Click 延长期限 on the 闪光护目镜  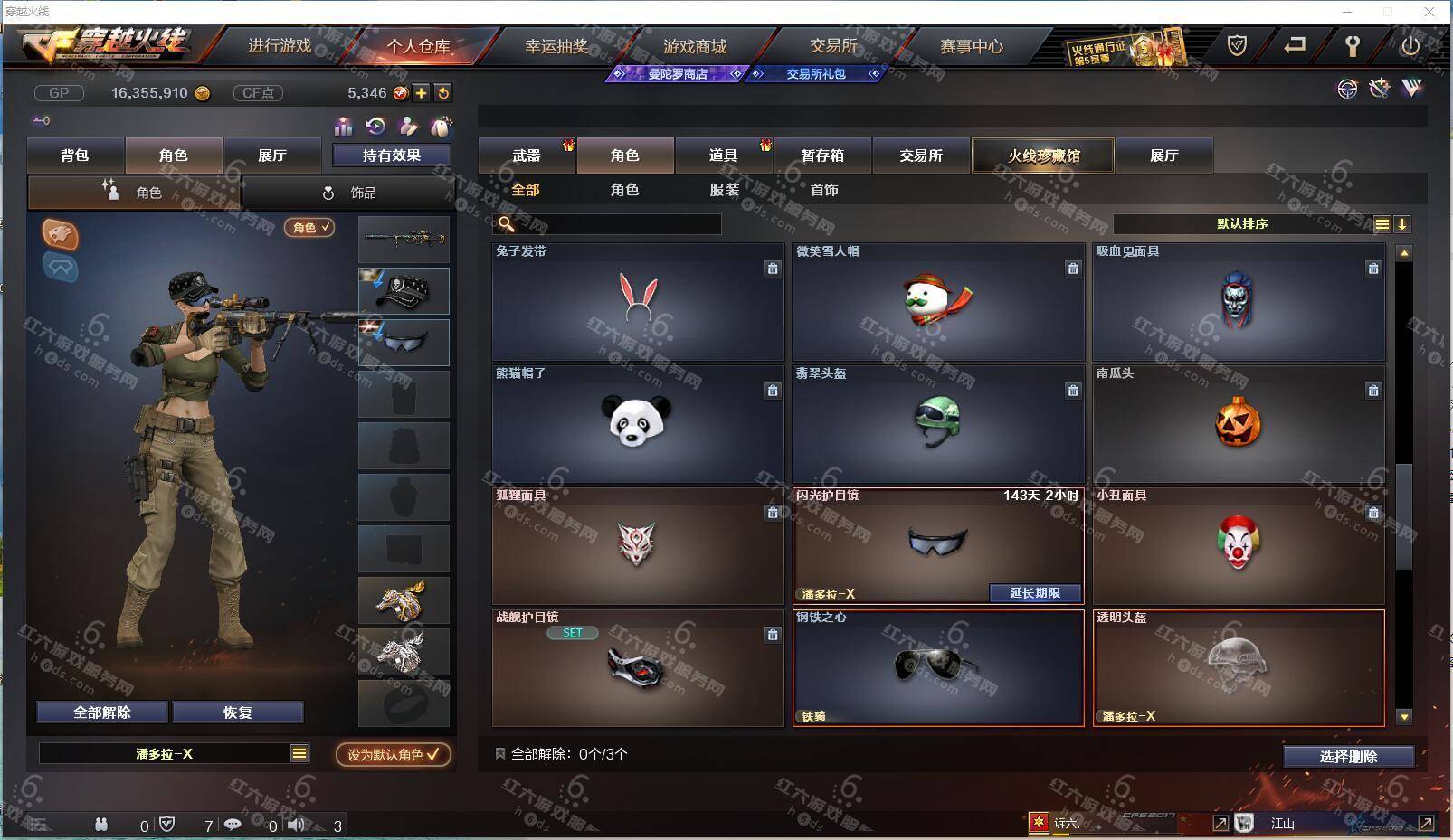click(x=1034, y=593)
